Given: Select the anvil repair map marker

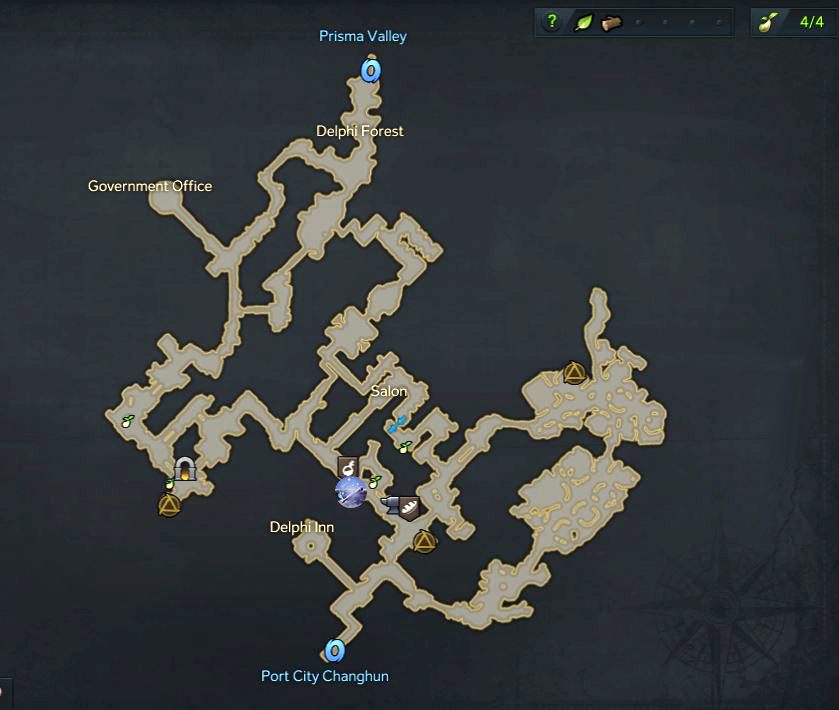Looking at the screenshot, I should point(391,506).
